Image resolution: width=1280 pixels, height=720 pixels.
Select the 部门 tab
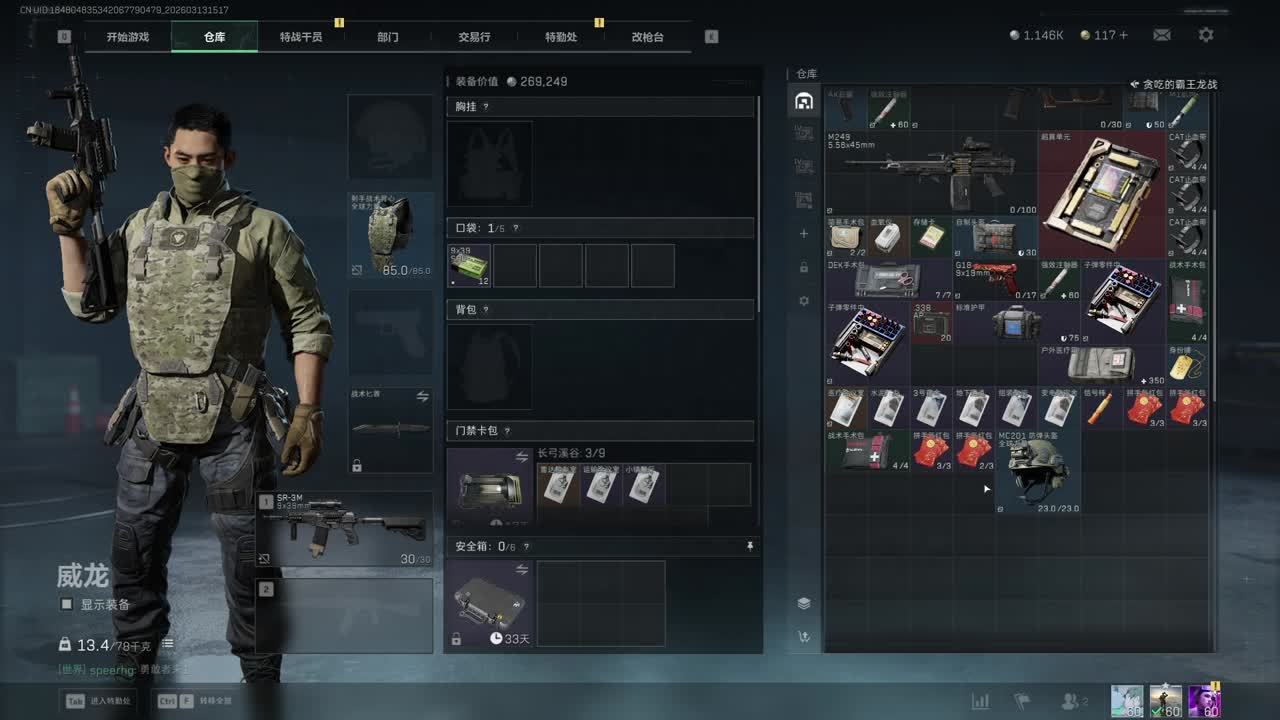388,37
